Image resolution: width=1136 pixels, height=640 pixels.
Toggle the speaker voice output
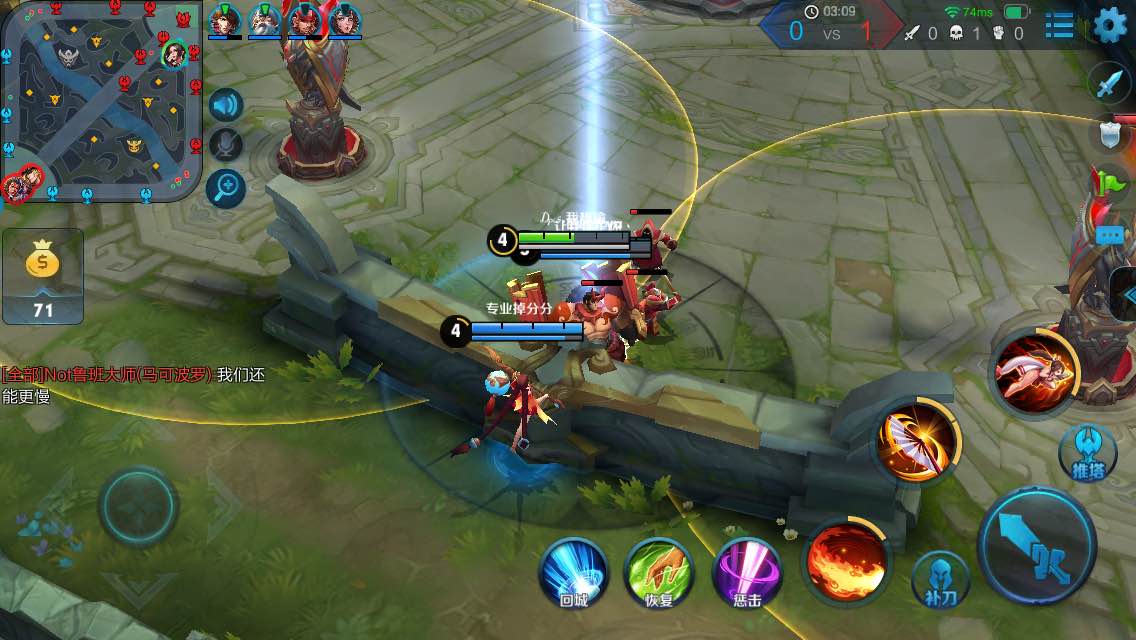(226, 105)
